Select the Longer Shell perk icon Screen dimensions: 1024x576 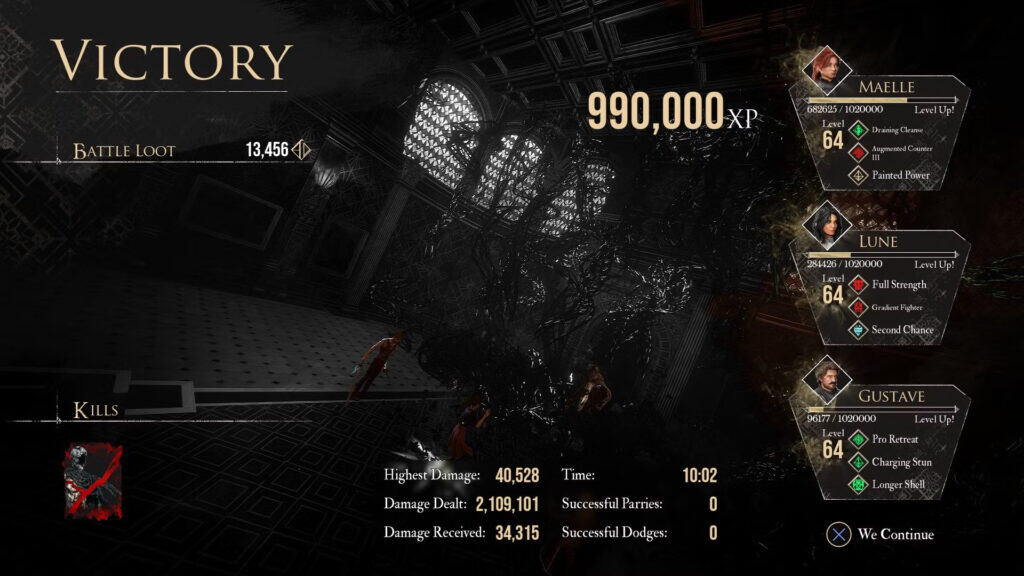click(x=858, y=485)
